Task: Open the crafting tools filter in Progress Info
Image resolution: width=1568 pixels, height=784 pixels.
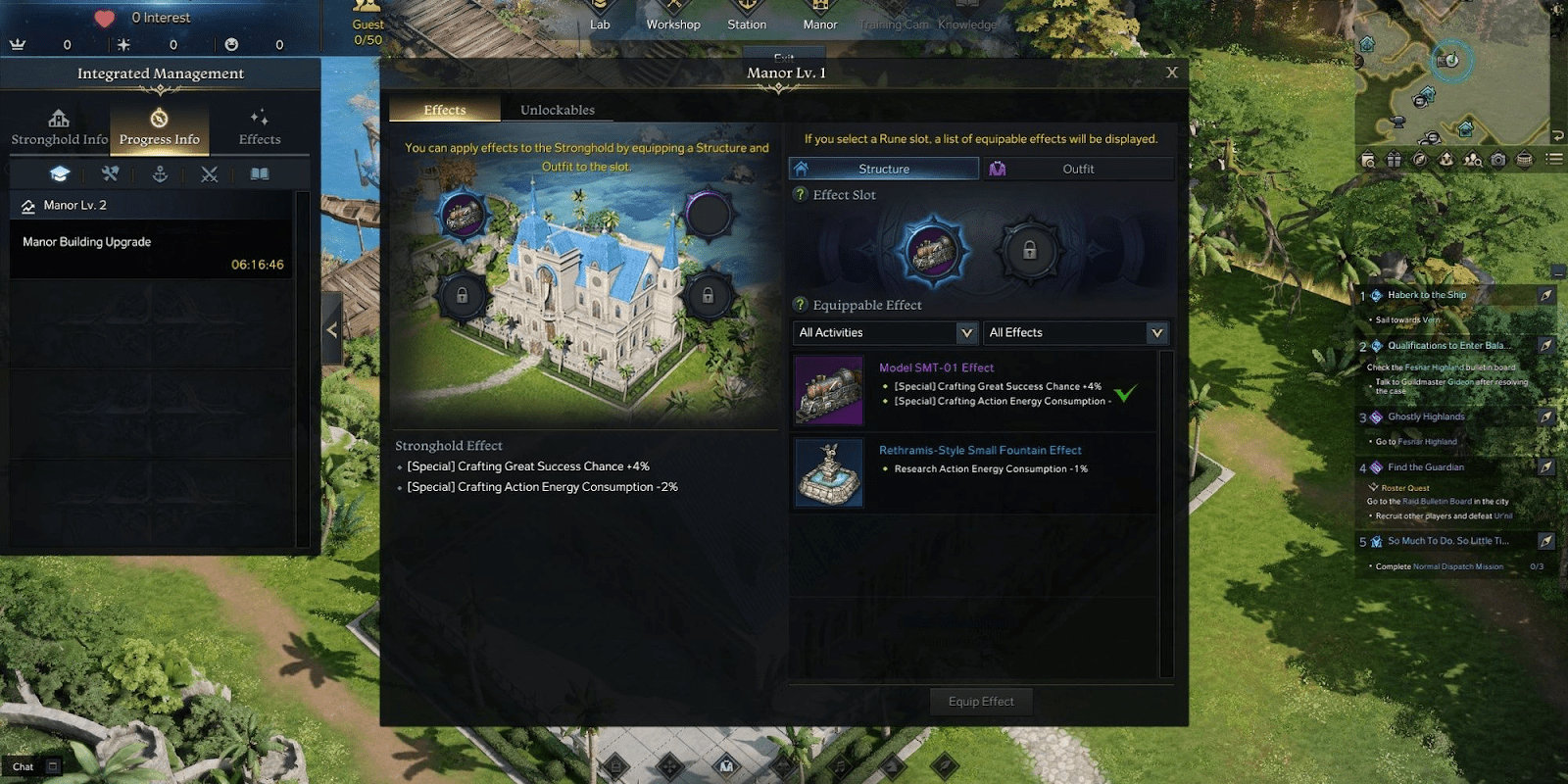Action: [110, 173]
